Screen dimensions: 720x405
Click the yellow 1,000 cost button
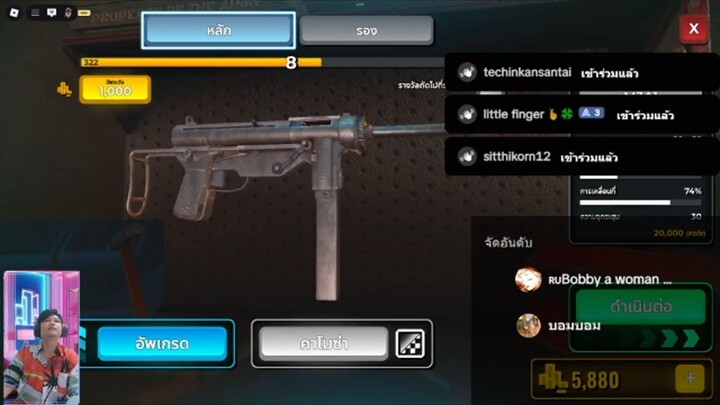point(114,90)
